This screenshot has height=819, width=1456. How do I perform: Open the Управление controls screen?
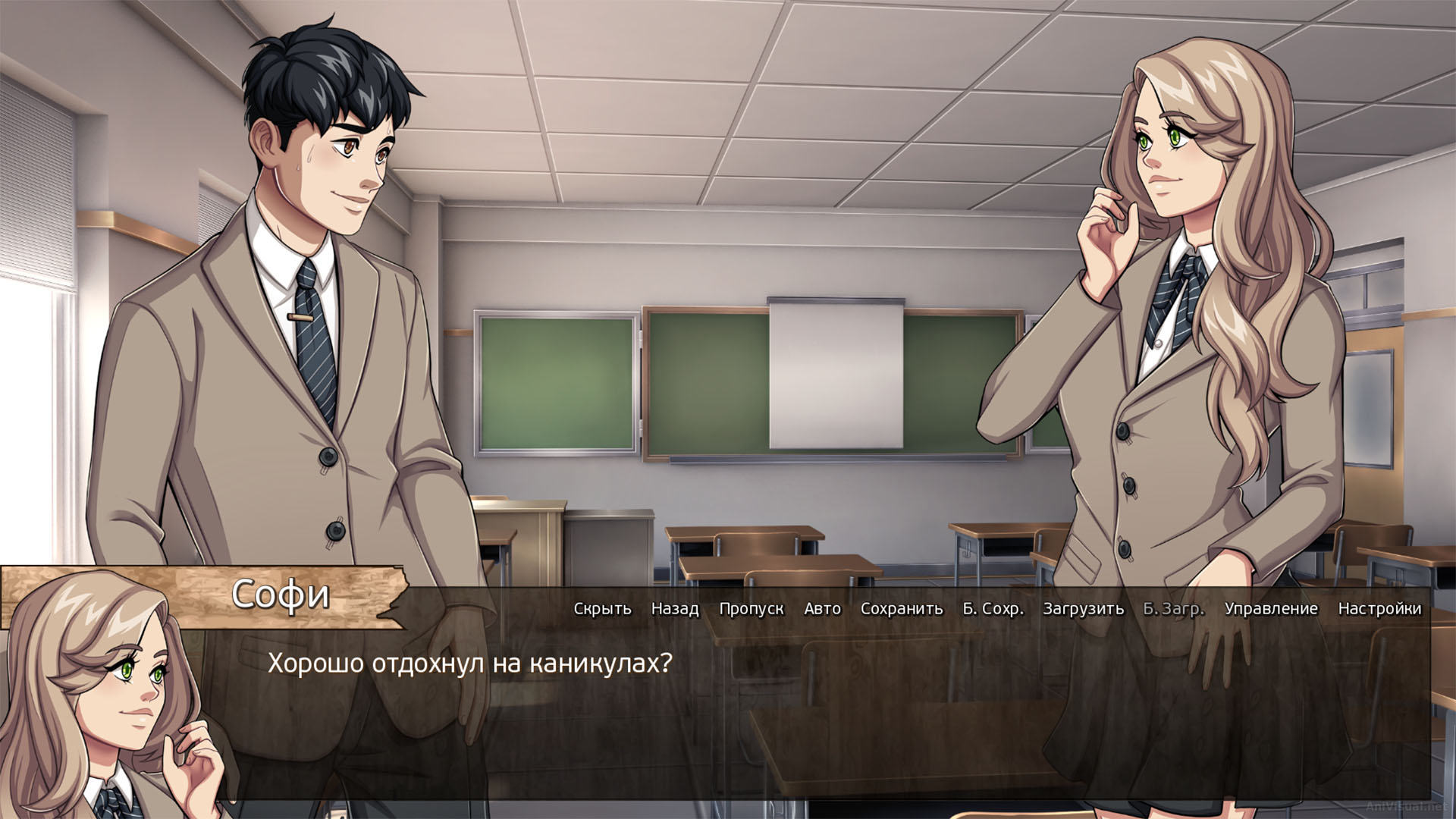[1270, 608]
